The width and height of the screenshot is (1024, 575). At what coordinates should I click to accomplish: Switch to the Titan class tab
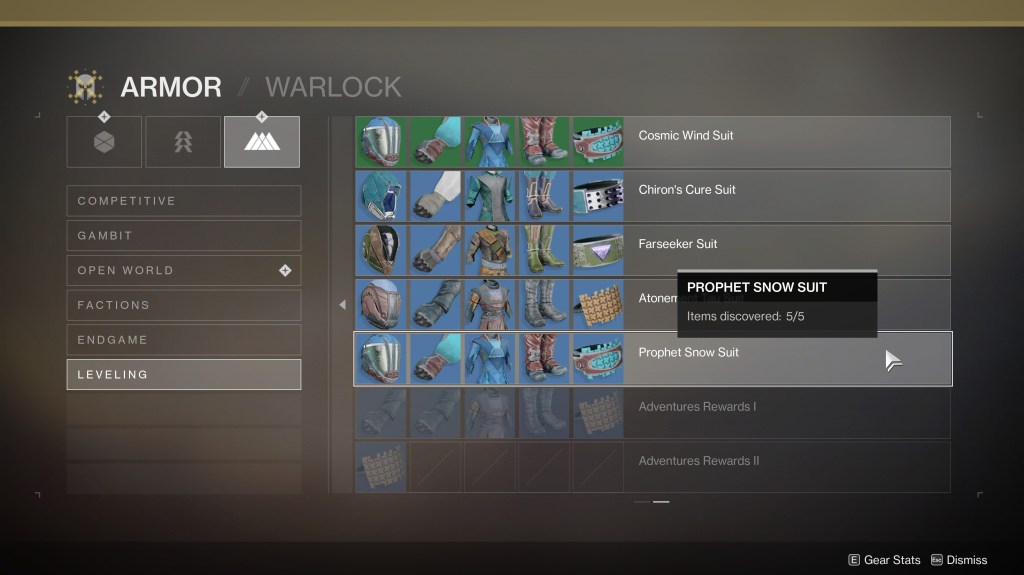click(x=104, y=142)
